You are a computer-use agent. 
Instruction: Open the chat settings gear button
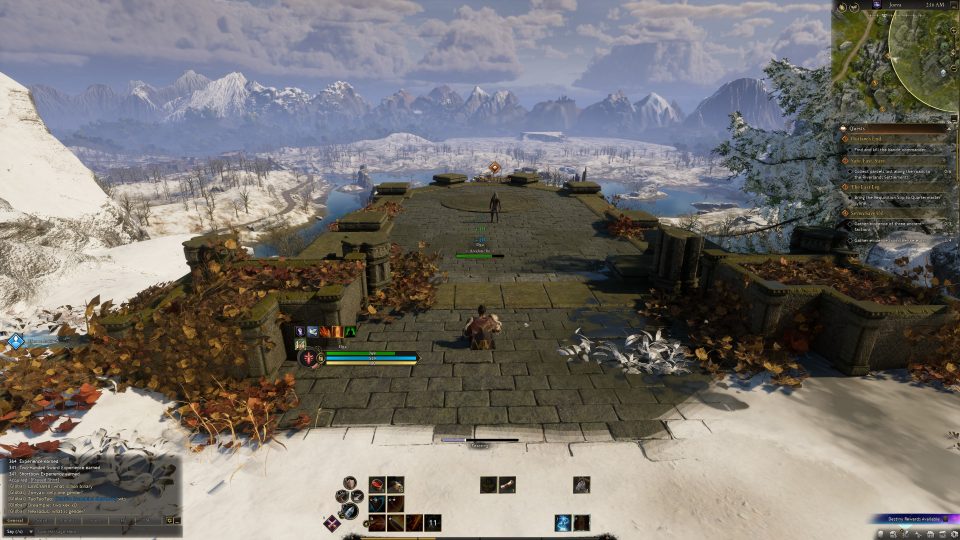(x=171, y=520)
